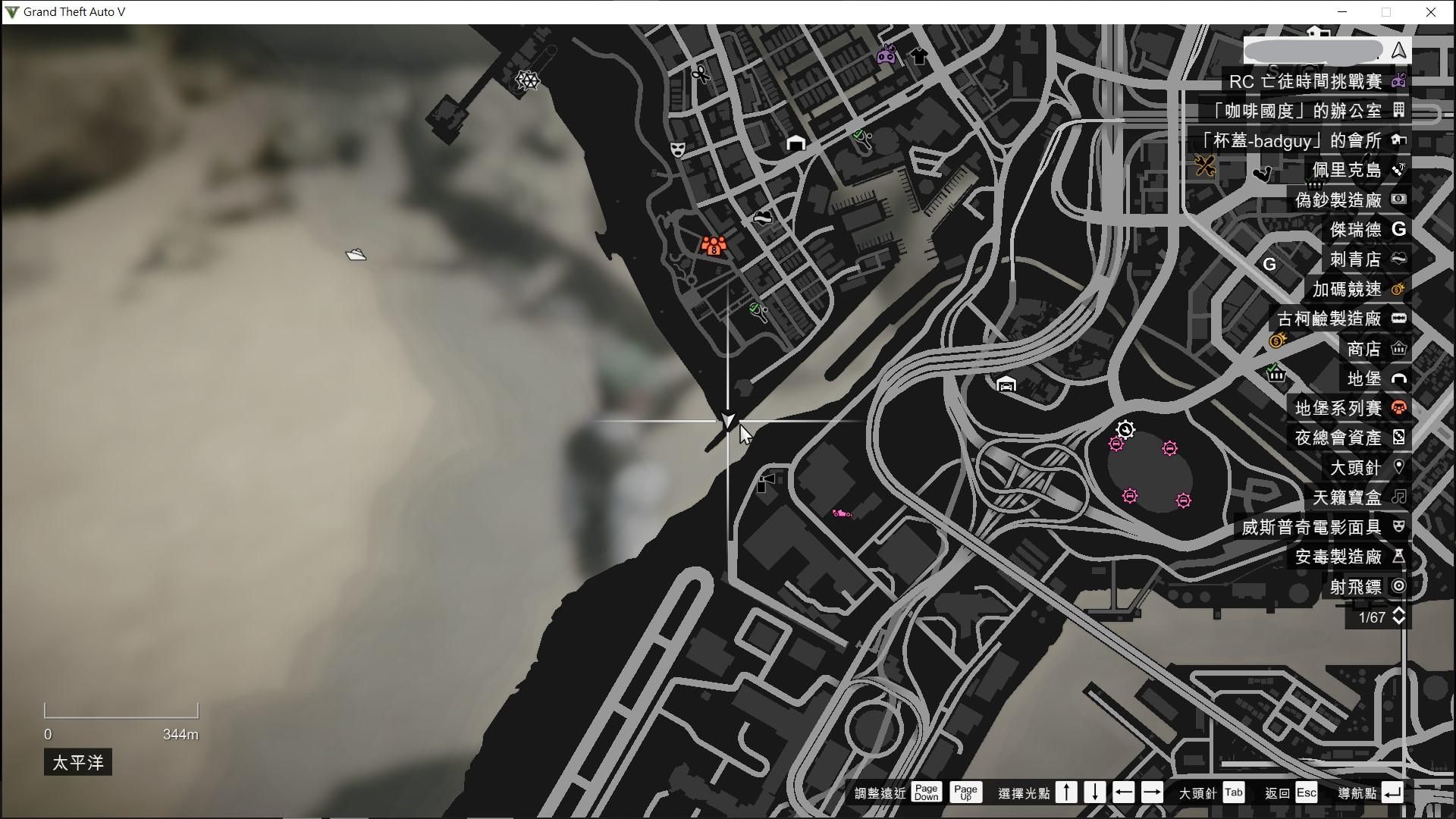Click the pink vehicle blip on the map
The height and width of the screenshot is (819, 1456).
point(843,513)
